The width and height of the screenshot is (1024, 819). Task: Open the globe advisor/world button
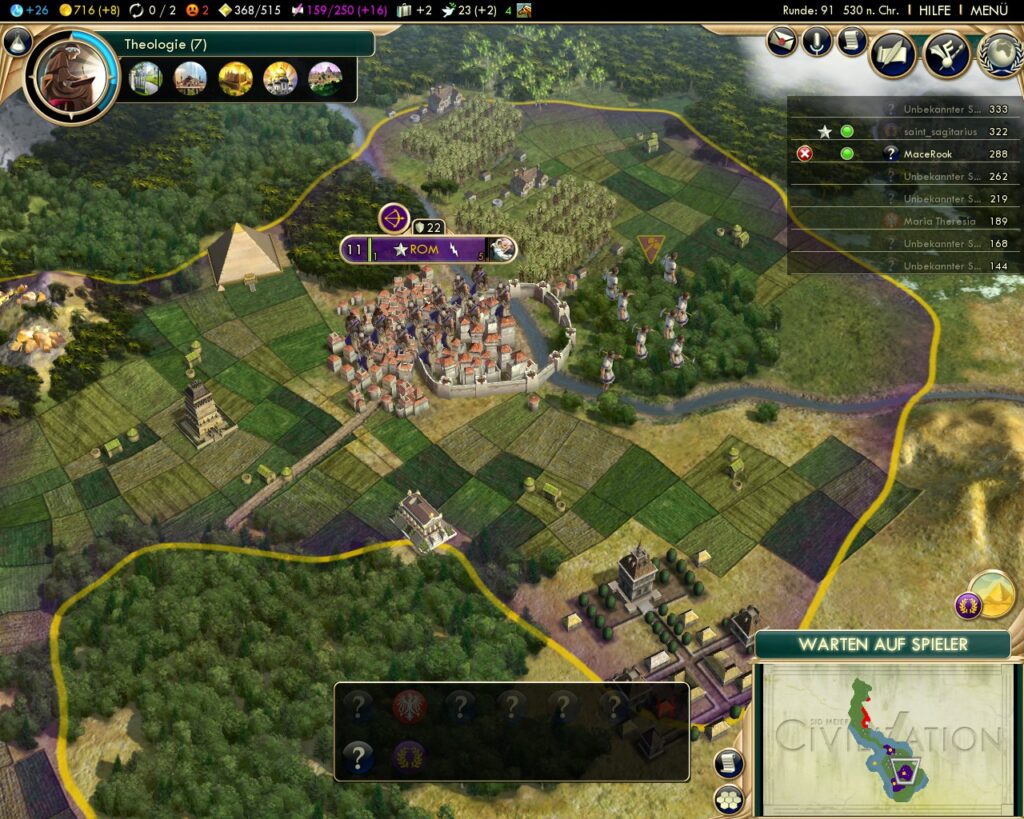click(999, 55)
